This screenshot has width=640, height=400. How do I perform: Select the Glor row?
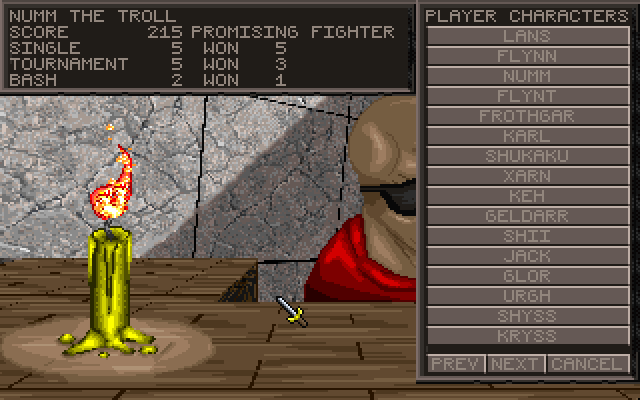[x=527, y=276]
